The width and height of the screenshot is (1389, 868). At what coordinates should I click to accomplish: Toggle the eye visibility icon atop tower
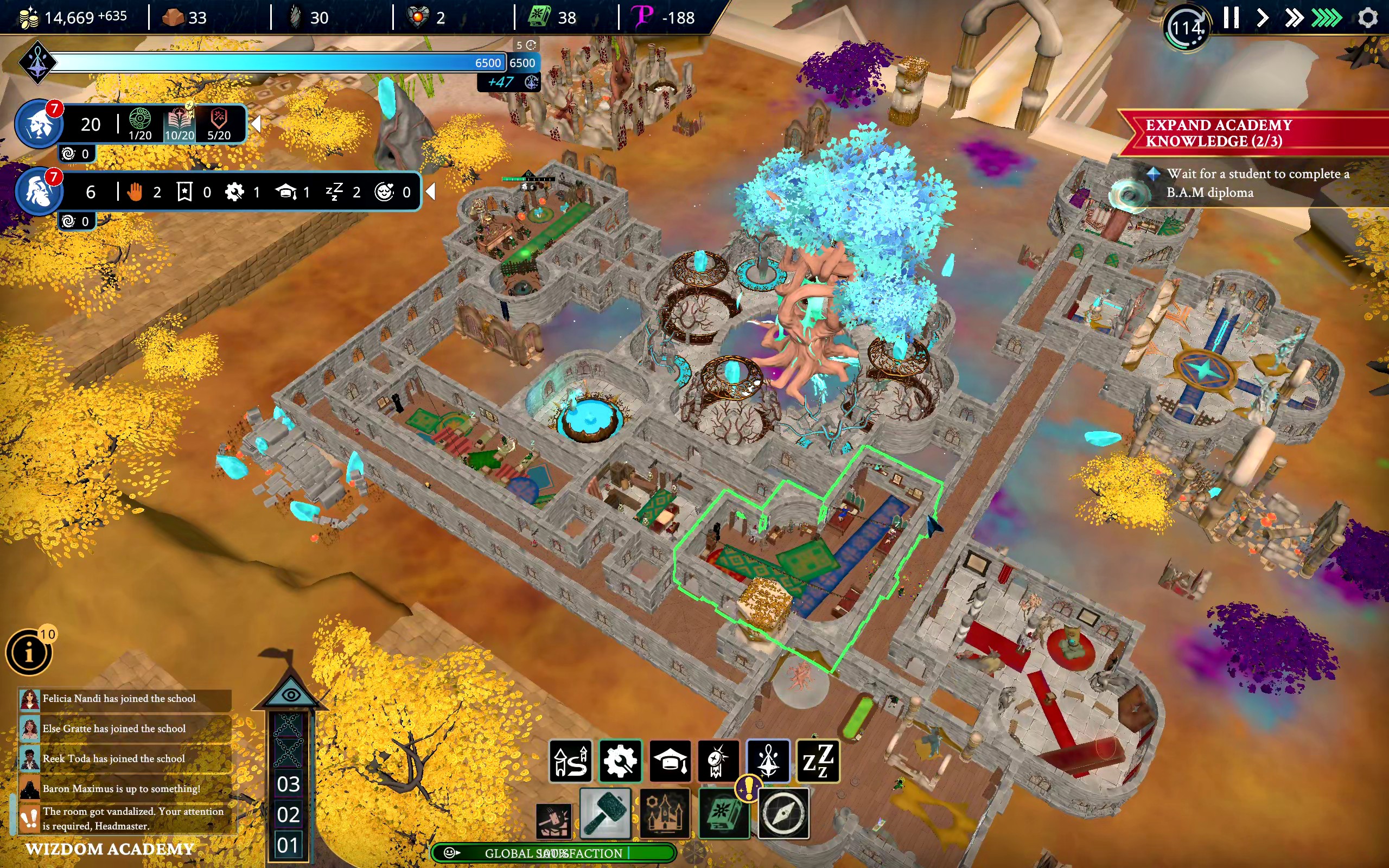291,695
